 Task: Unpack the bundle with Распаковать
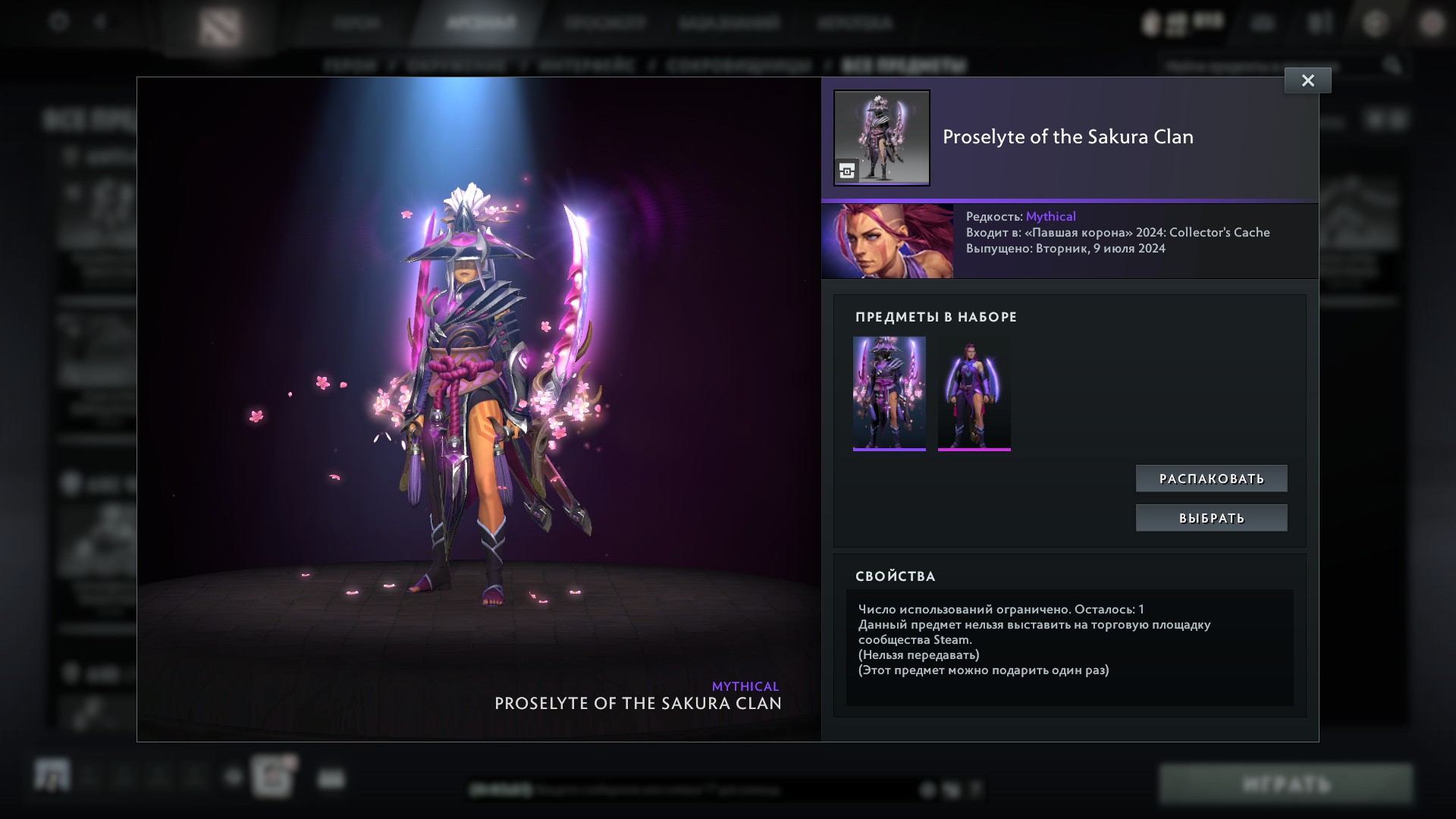pyautogui.click(x=1211, y=479)
